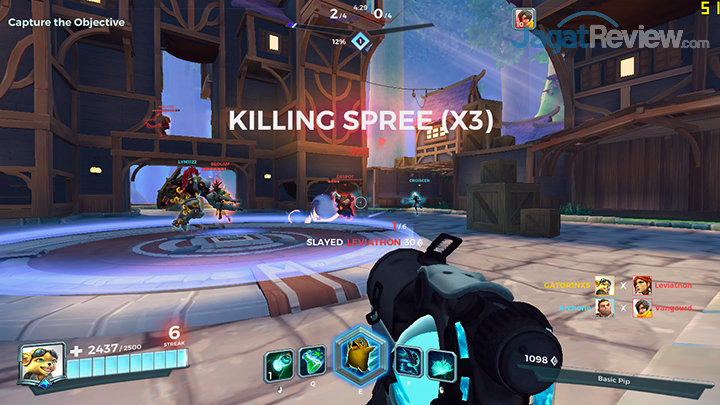Click Leviathon's portrait in kill feed
720x405 pixels.
[641, 286]
